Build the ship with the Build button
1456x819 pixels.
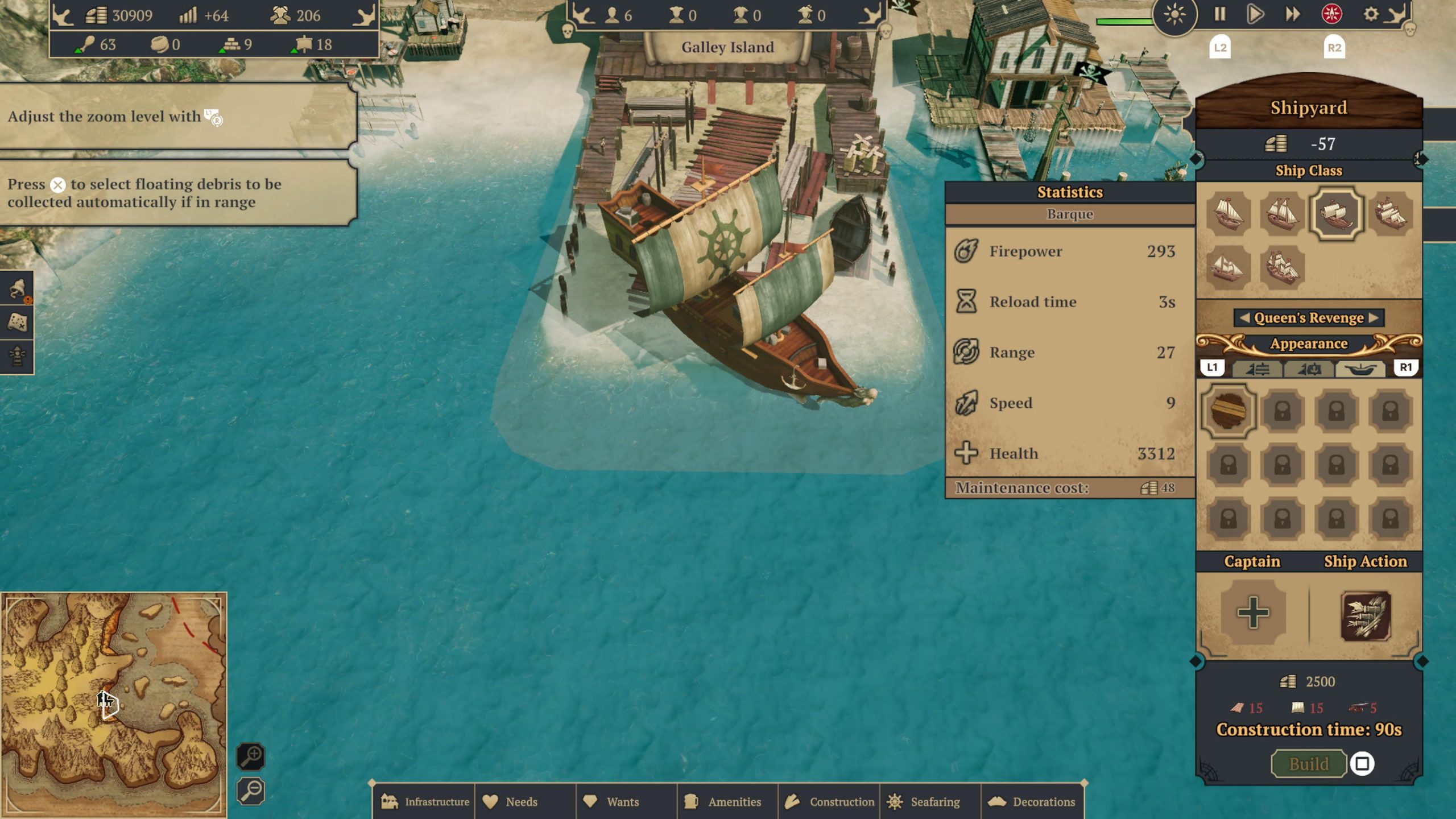point(1308,764)
